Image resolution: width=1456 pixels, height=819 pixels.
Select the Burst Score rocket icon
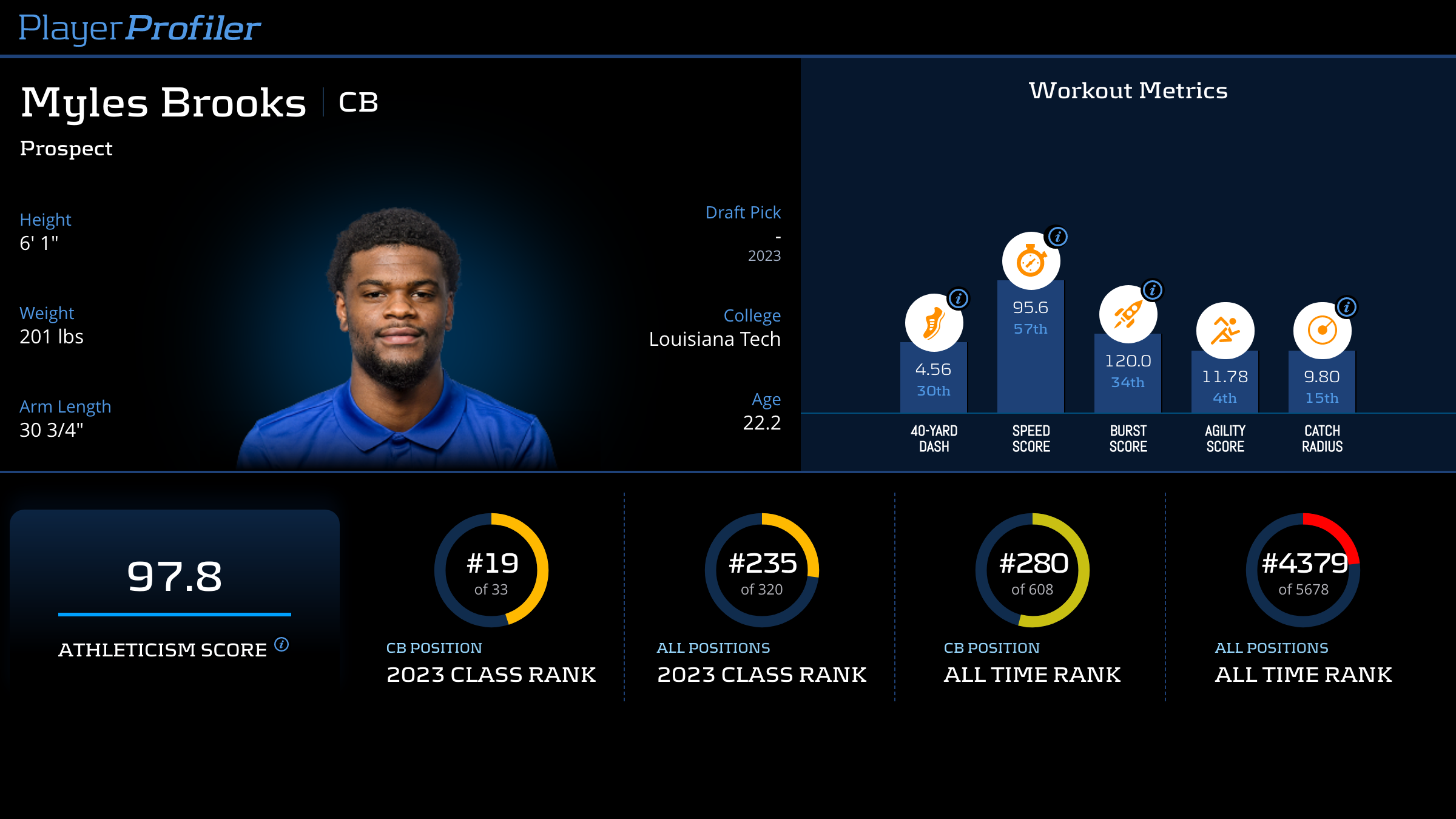pyautogui.click(x=1128, y=315)
